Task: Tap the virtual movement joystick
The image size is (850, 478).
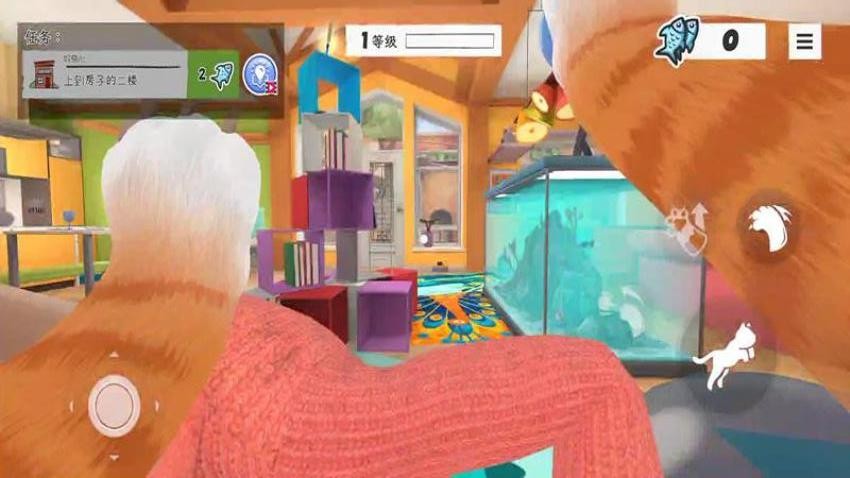Action: (114, 405)
